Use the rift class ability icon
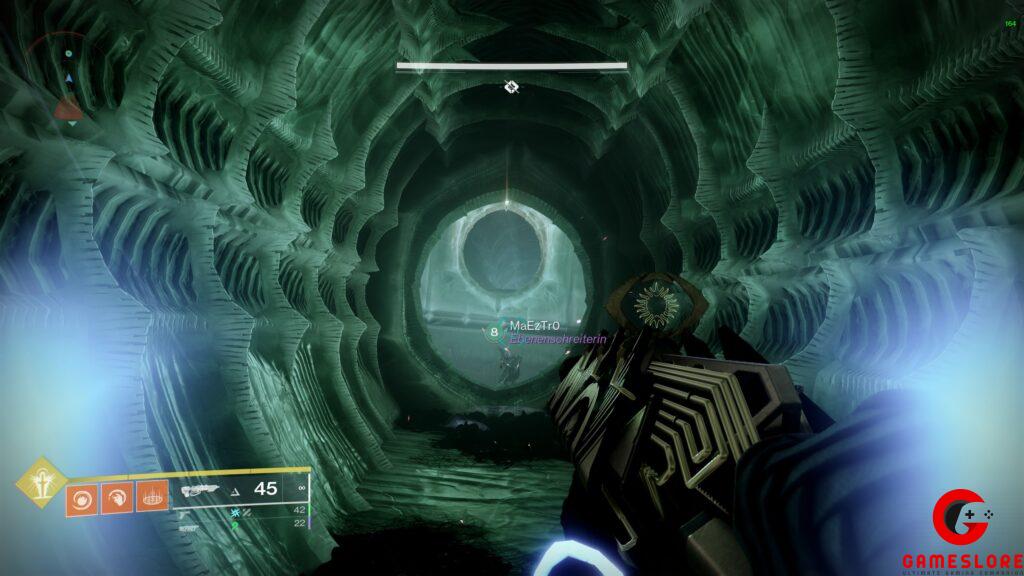1024x576 pixels. (150, 496)
